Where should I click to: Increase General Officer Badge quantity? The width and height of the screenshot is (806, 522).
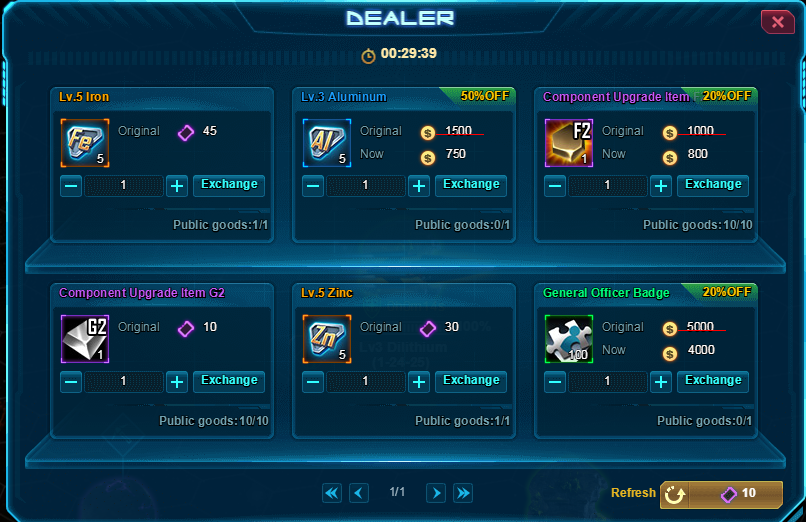click(x=661, y=382)
